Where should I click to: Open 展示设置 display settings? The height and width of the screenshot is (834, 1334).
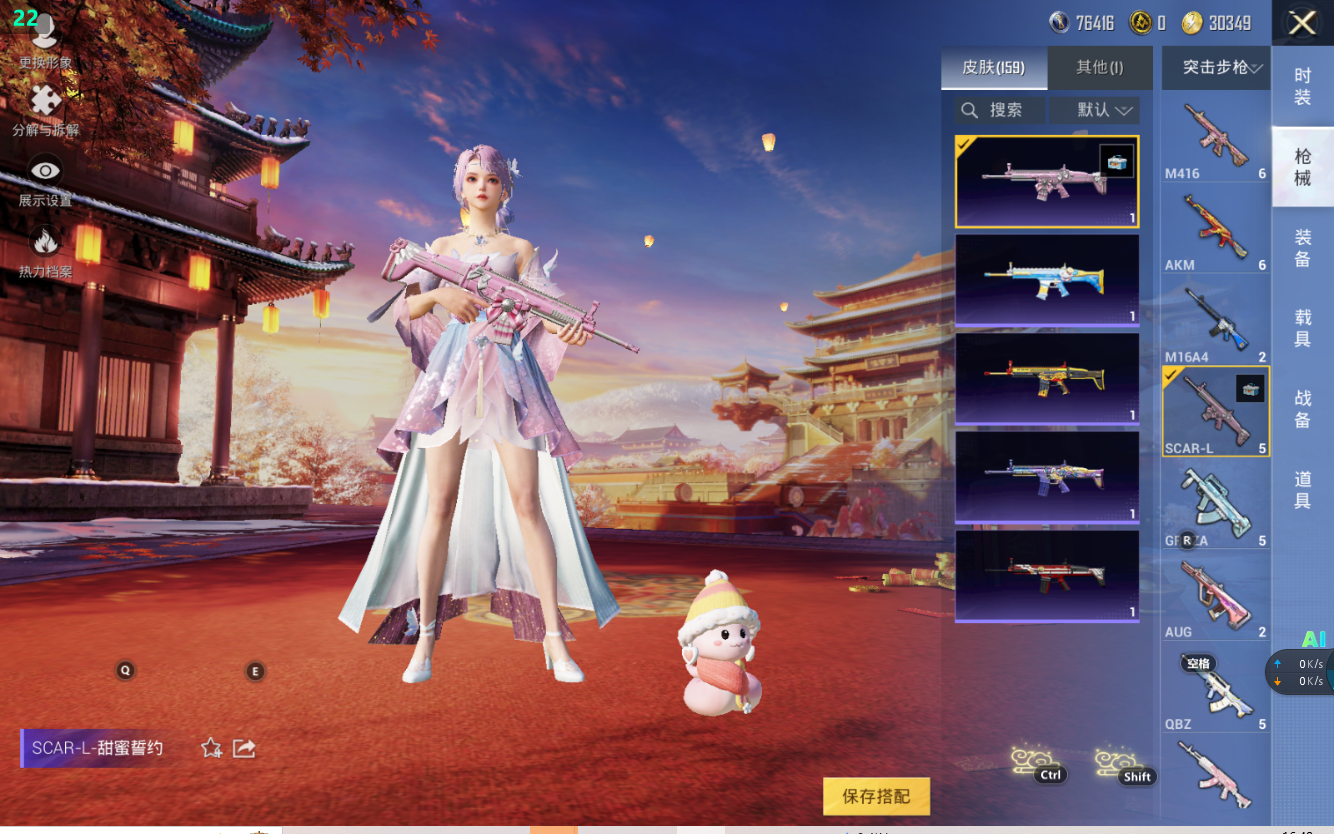pos(45,181)
